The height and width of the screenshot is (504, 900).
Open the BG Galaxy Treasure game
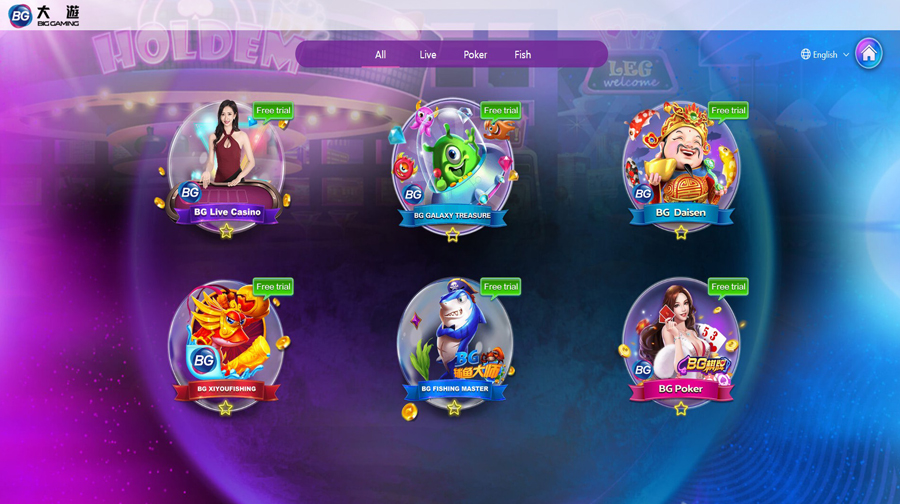click(x=453, y=165)
